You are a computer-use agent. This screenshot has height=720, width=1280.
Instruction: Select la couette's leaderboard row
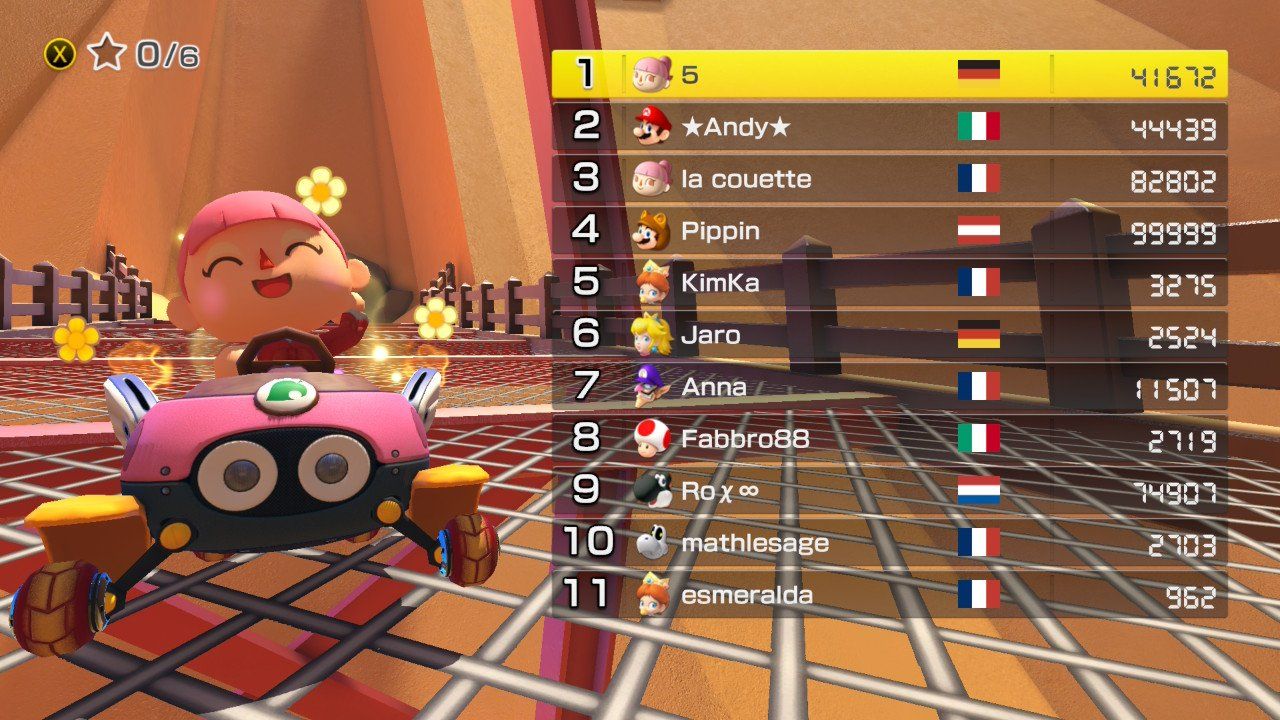click(x=889, y=179)
